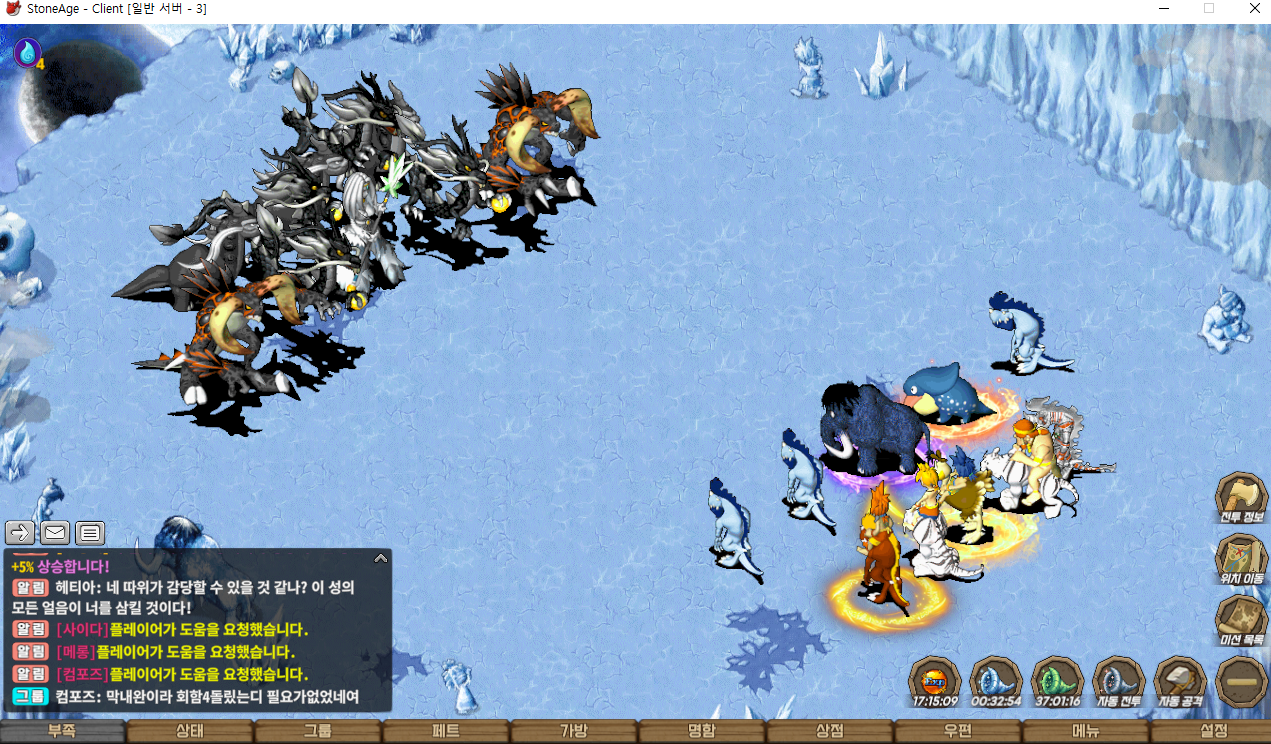Image resolution: width=1271 pixels, height=744 pixels.
Task: Open the 상점 shop menu
Action: pyautogui.click(x=830, y=731)
